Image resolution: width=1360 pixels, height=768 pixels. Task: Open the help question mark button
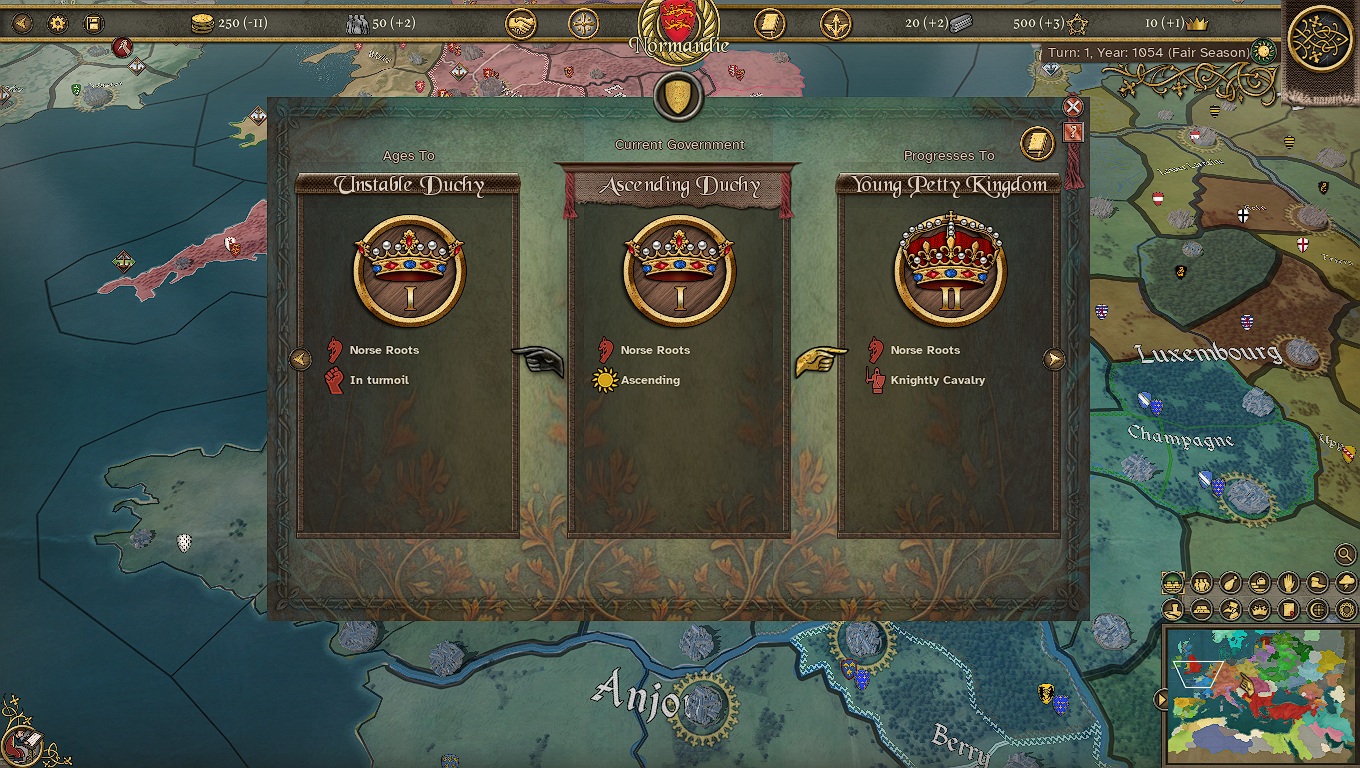[1073, 132]
